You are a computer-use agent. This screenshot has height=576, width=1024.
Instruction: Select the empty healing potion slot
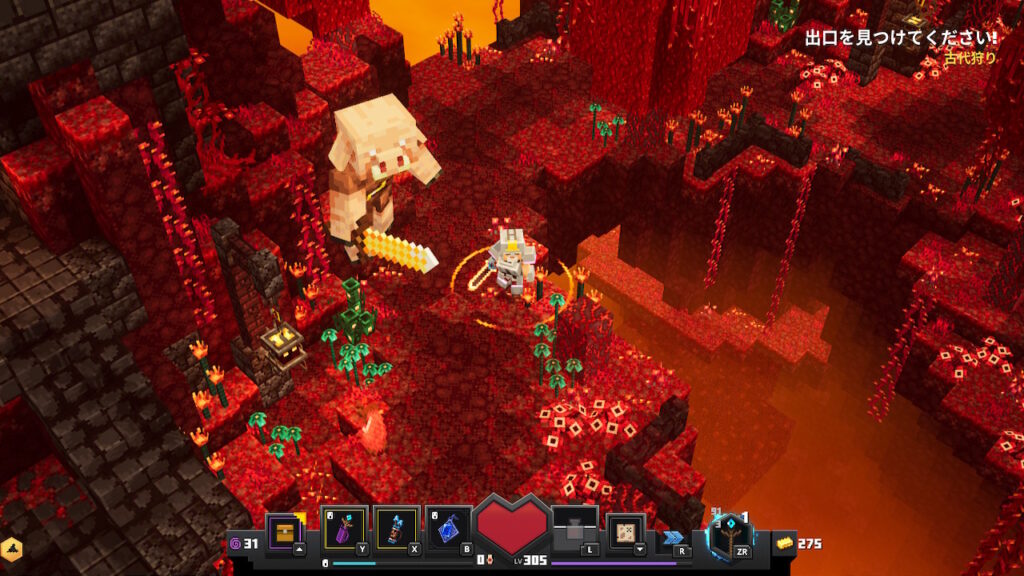point(574,529)
